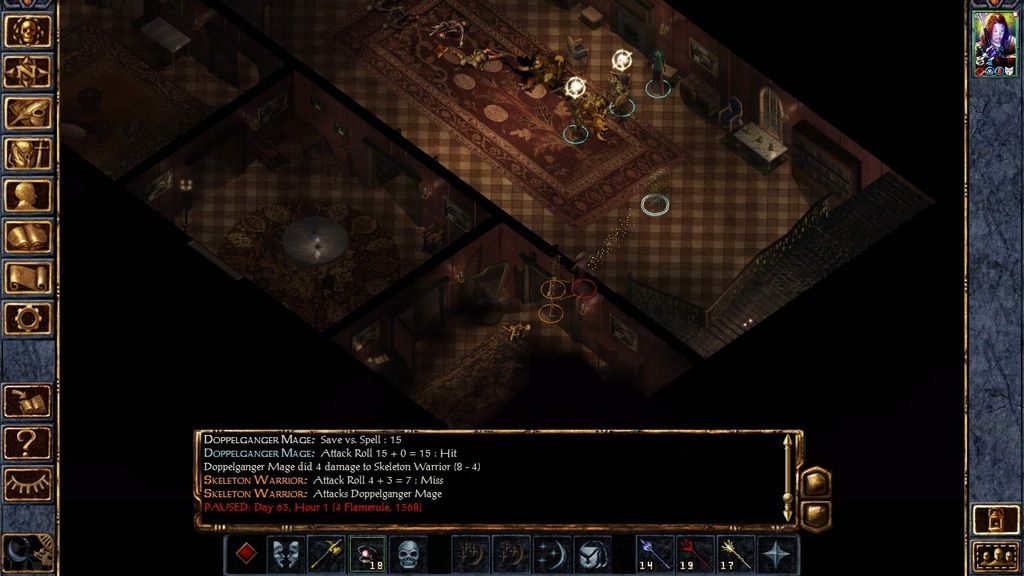1024x576 pixels.
Task: Select the character portrait
Action: [x=995, y=44]
